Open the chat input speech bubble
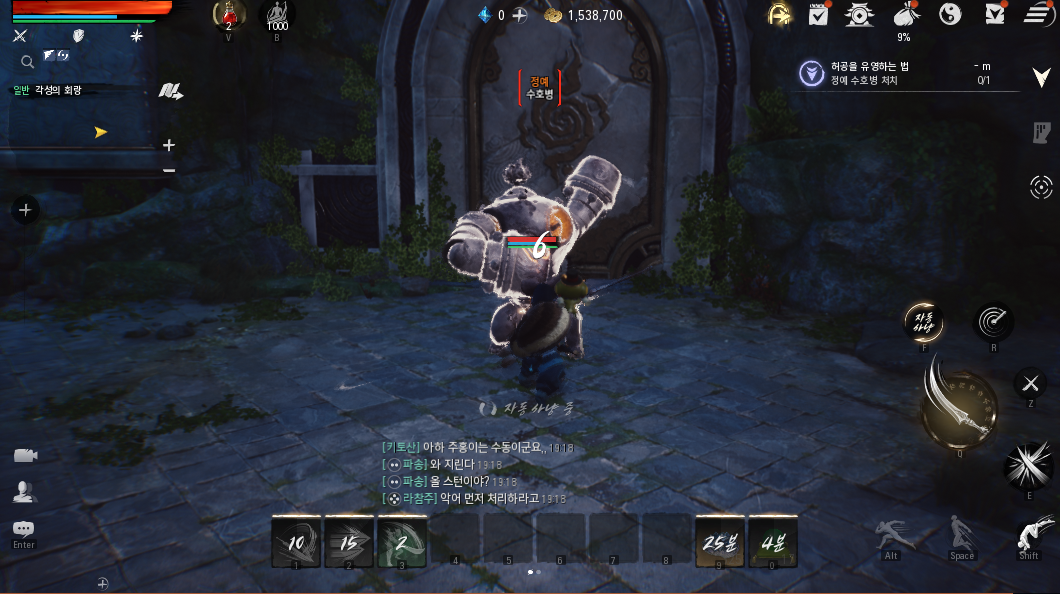 pyautogui.click(x=24, y=529)
